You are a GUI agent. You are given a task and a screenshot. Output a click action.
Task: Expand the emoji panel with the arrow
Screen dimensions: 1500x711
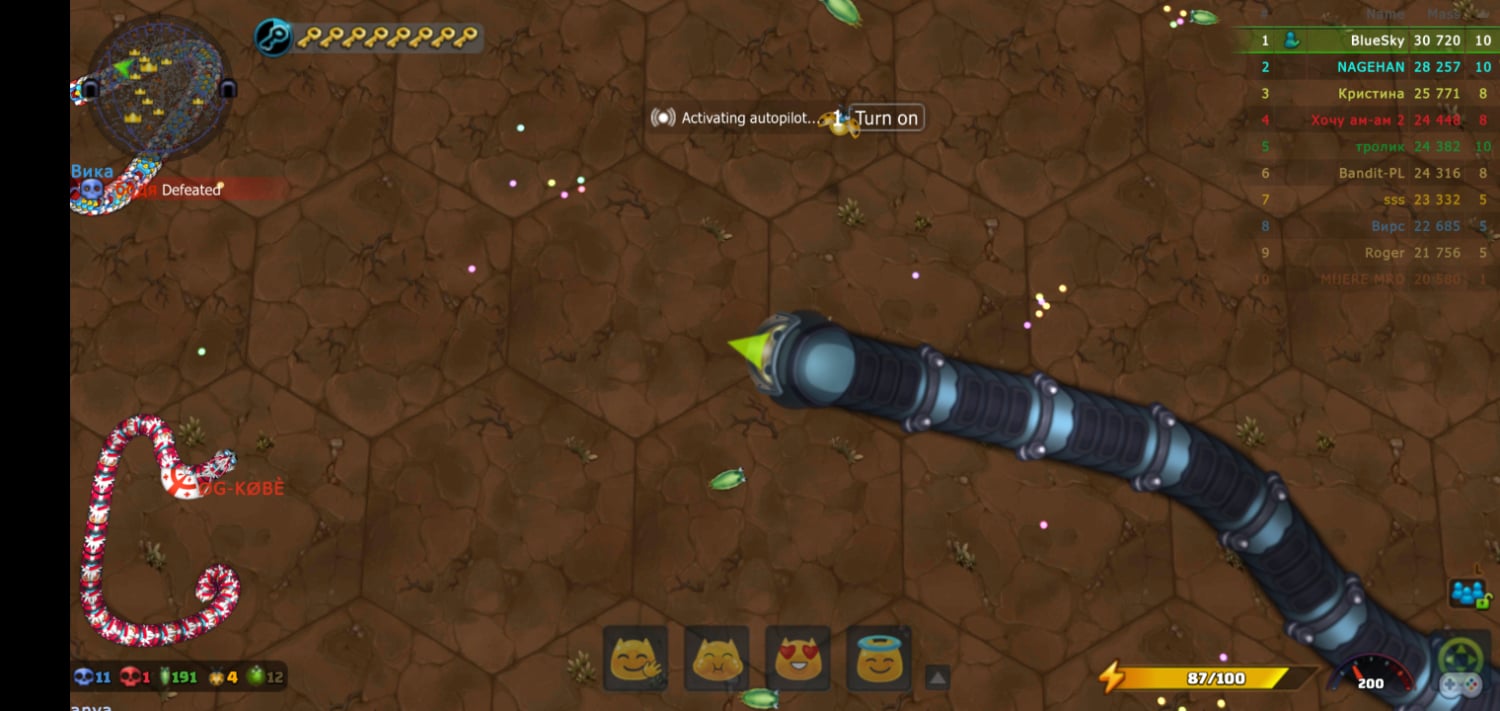pyautogui.click(x=937, y=677)
